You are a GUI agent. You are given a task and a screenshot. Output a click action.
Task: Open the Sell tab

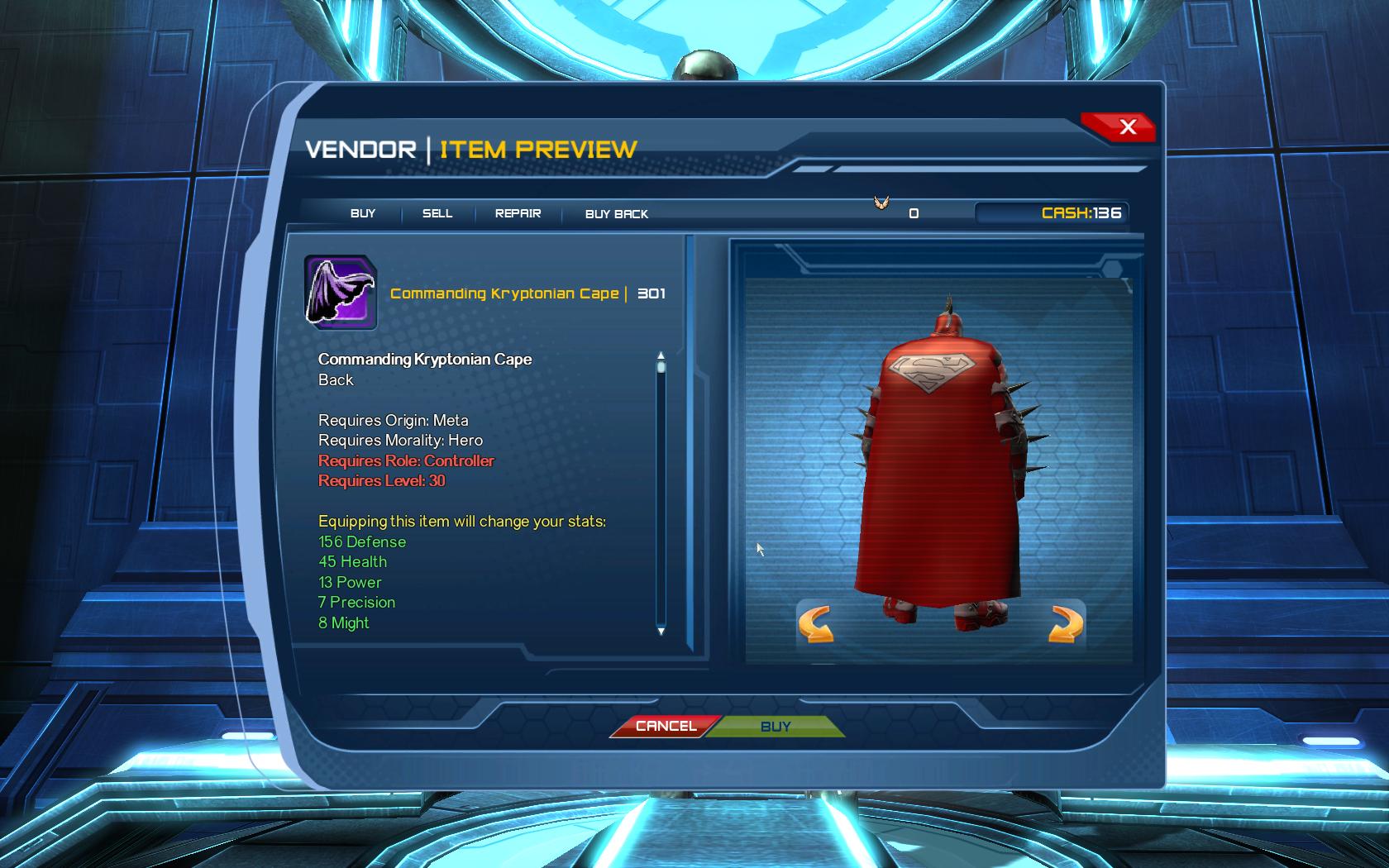(x=437, y=213)
